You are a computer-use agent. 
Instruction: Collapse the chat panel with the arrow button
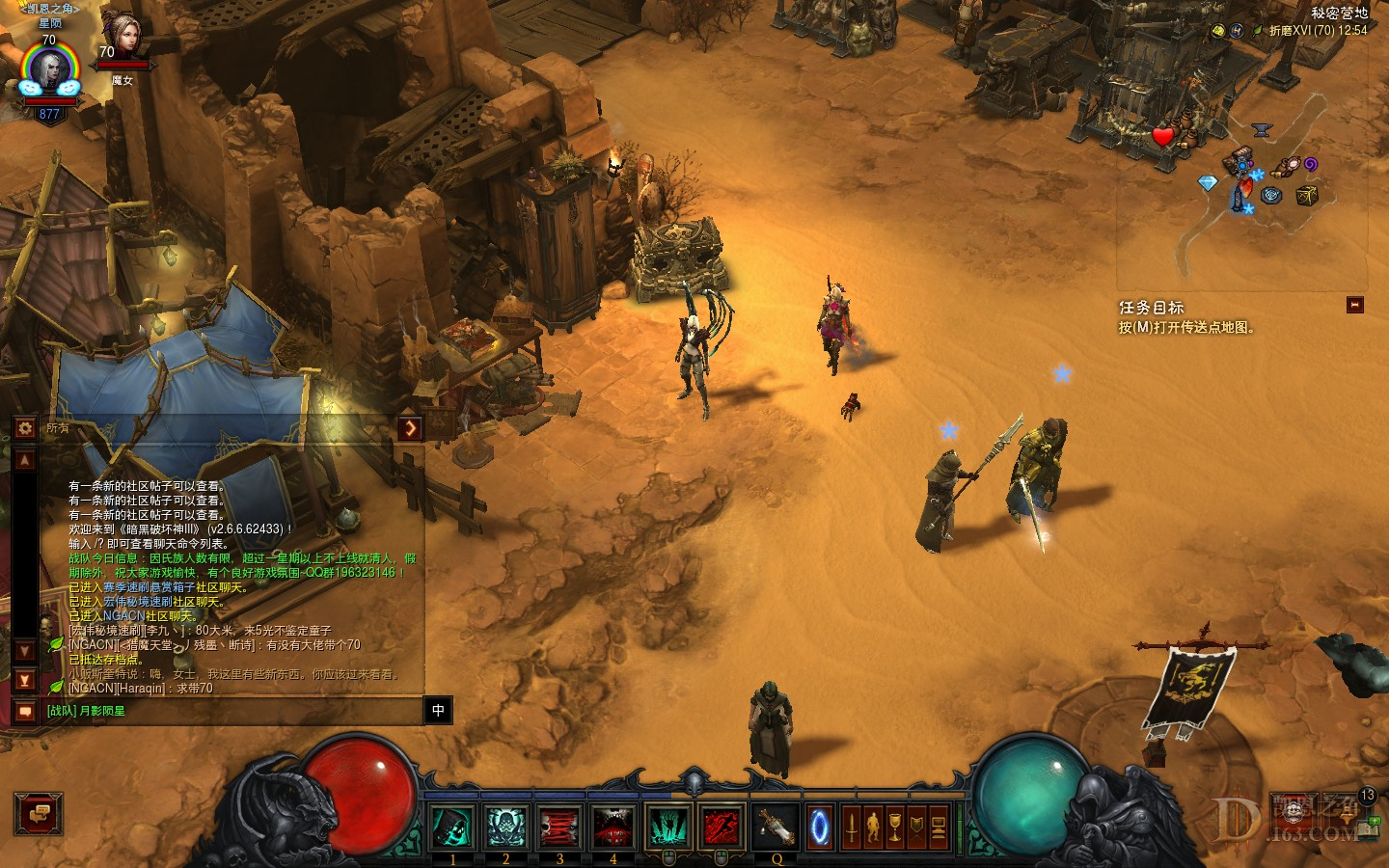pyautogui.click(x=410, y=428)
